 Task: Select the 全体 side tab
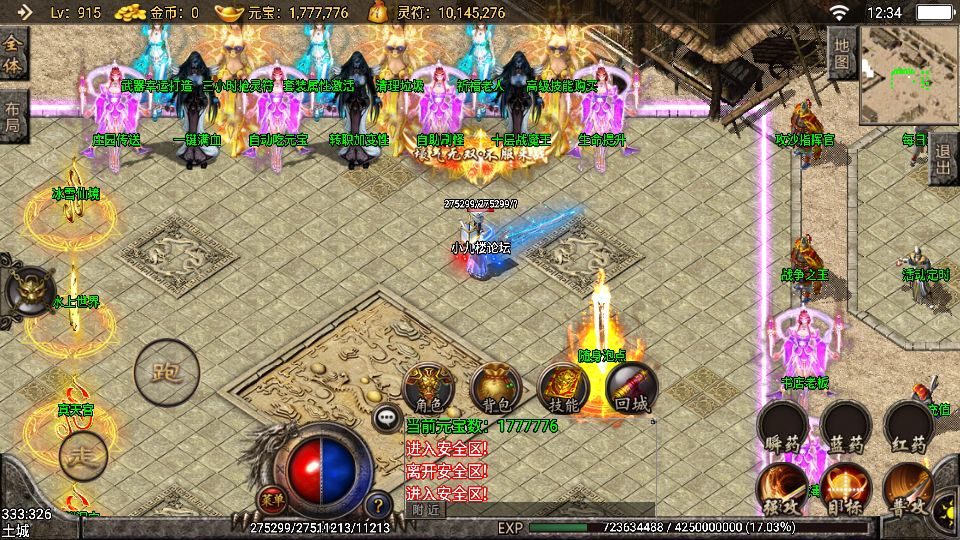[13, 54]
